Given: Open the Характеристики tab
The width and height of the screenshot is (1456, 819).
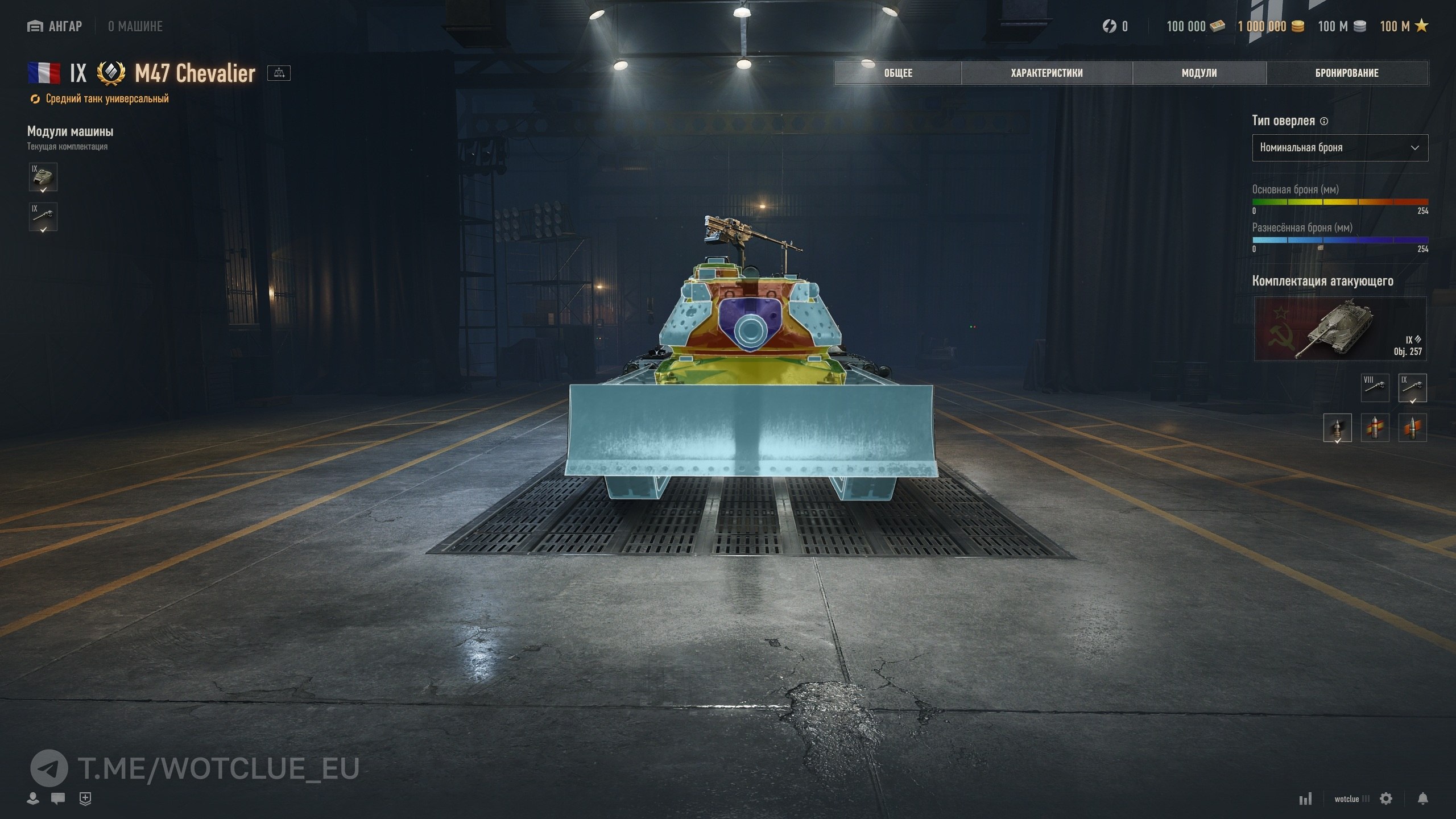Looking at the screenshot, I should coord(1046,73).
